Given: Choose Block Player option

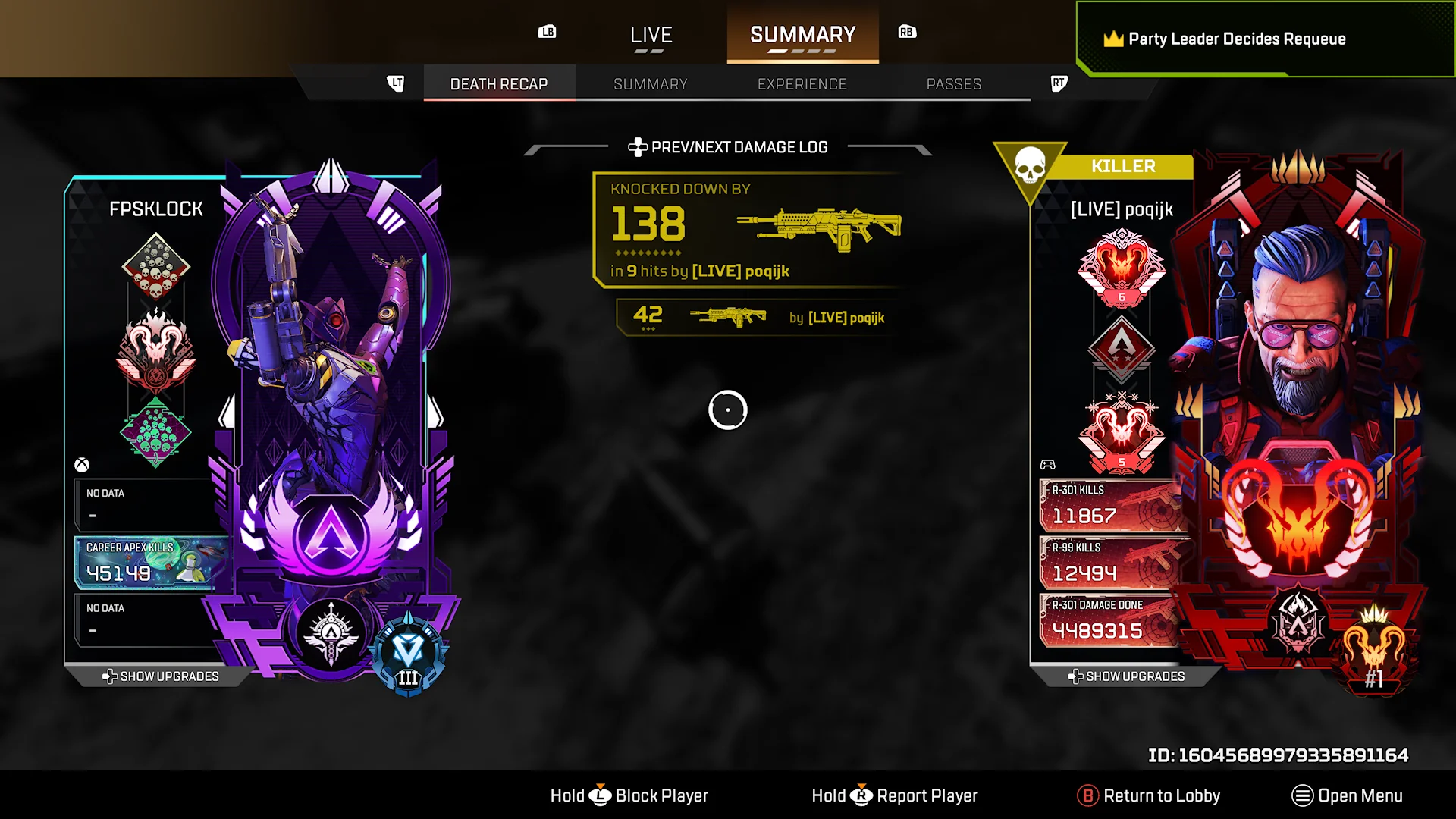Looking at the screenshot, I should coord(629,795).
